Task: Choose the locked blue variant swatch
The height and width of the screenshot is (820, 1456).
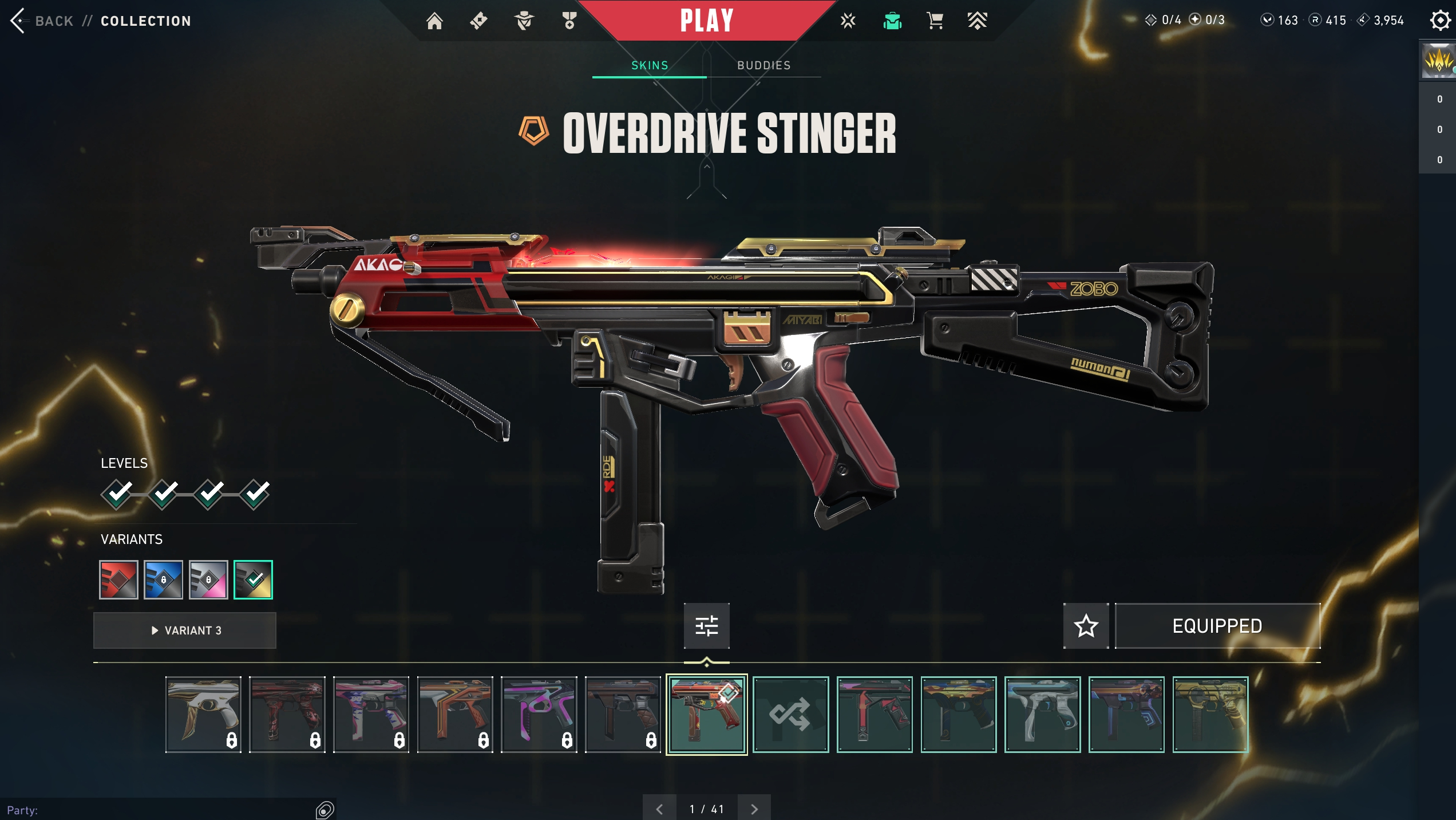Action: (163, 579)
